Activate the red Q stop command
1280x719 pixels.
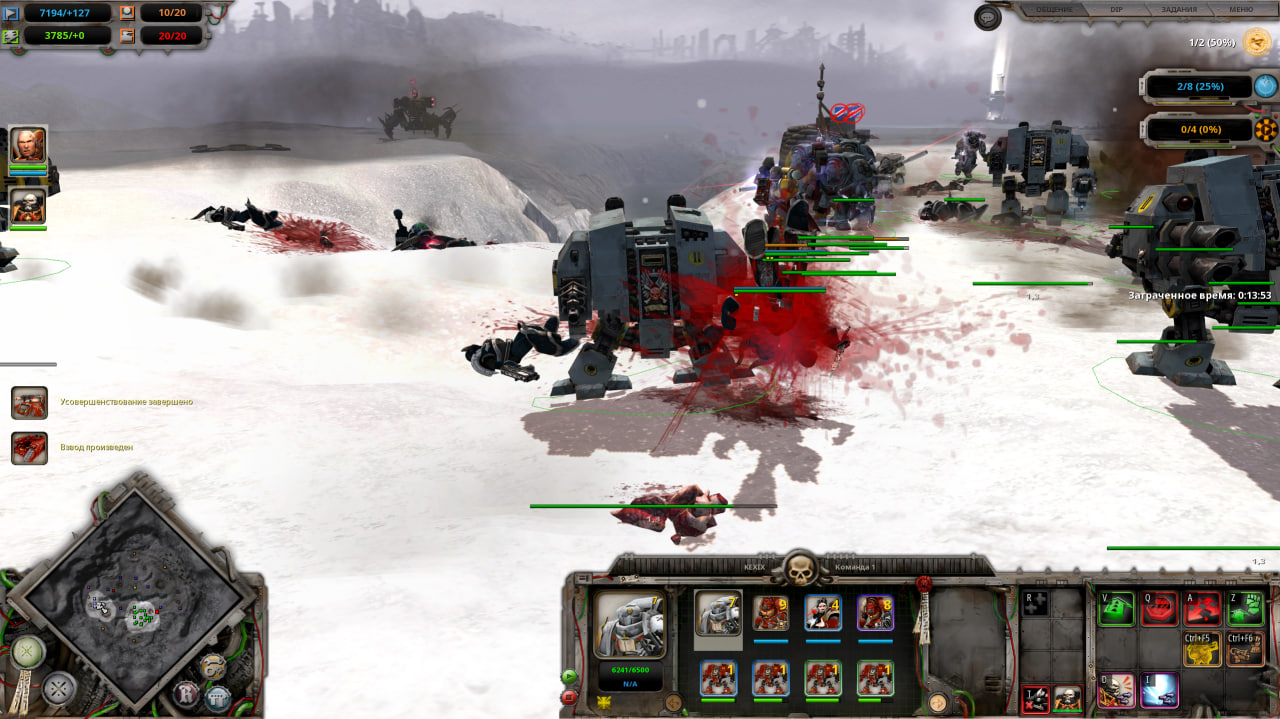[1159, 608]
